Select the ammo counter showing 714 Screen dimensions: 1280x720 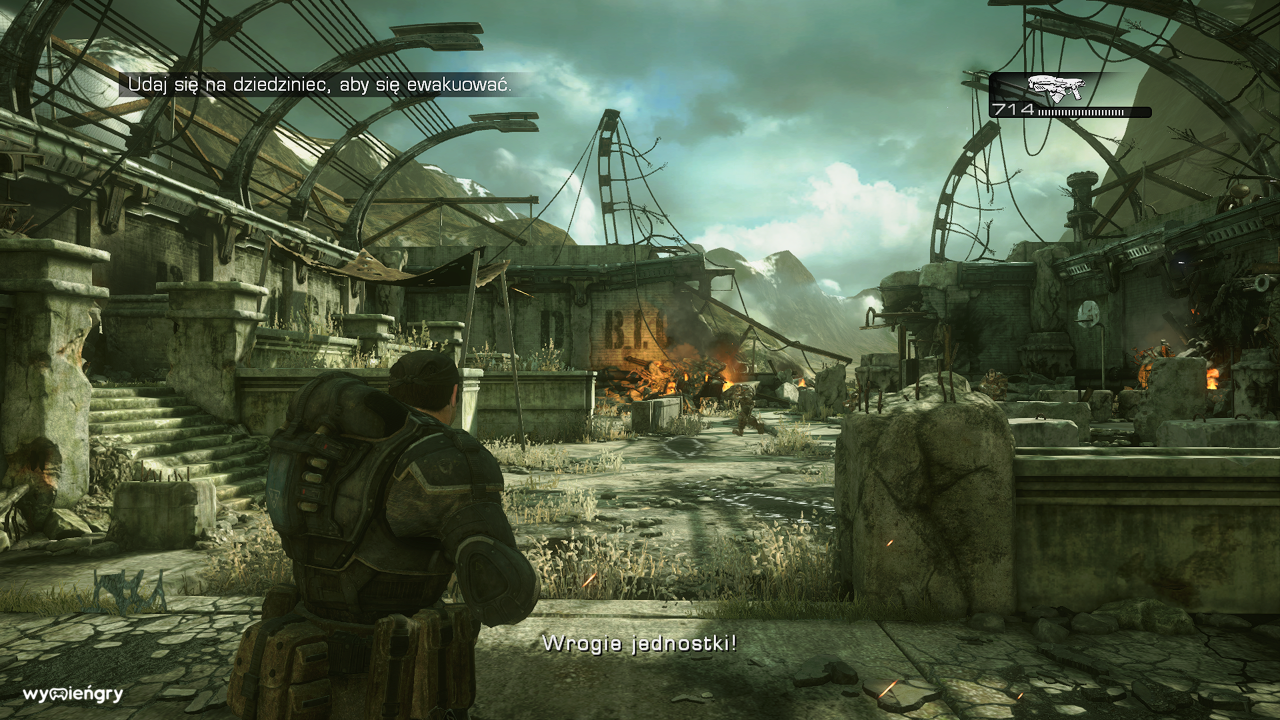click(1012, 107)
